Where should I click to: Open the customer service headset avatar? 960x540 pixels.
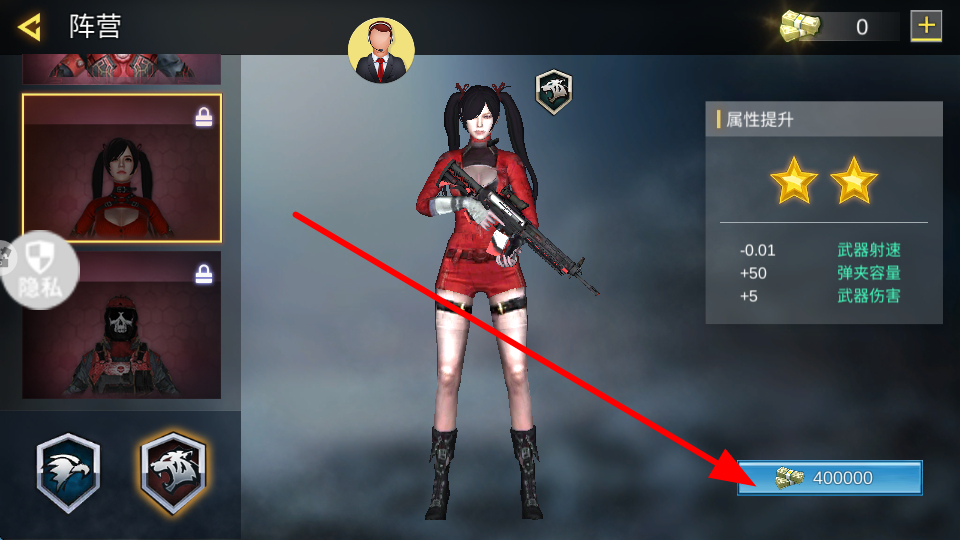coord(381,51)
